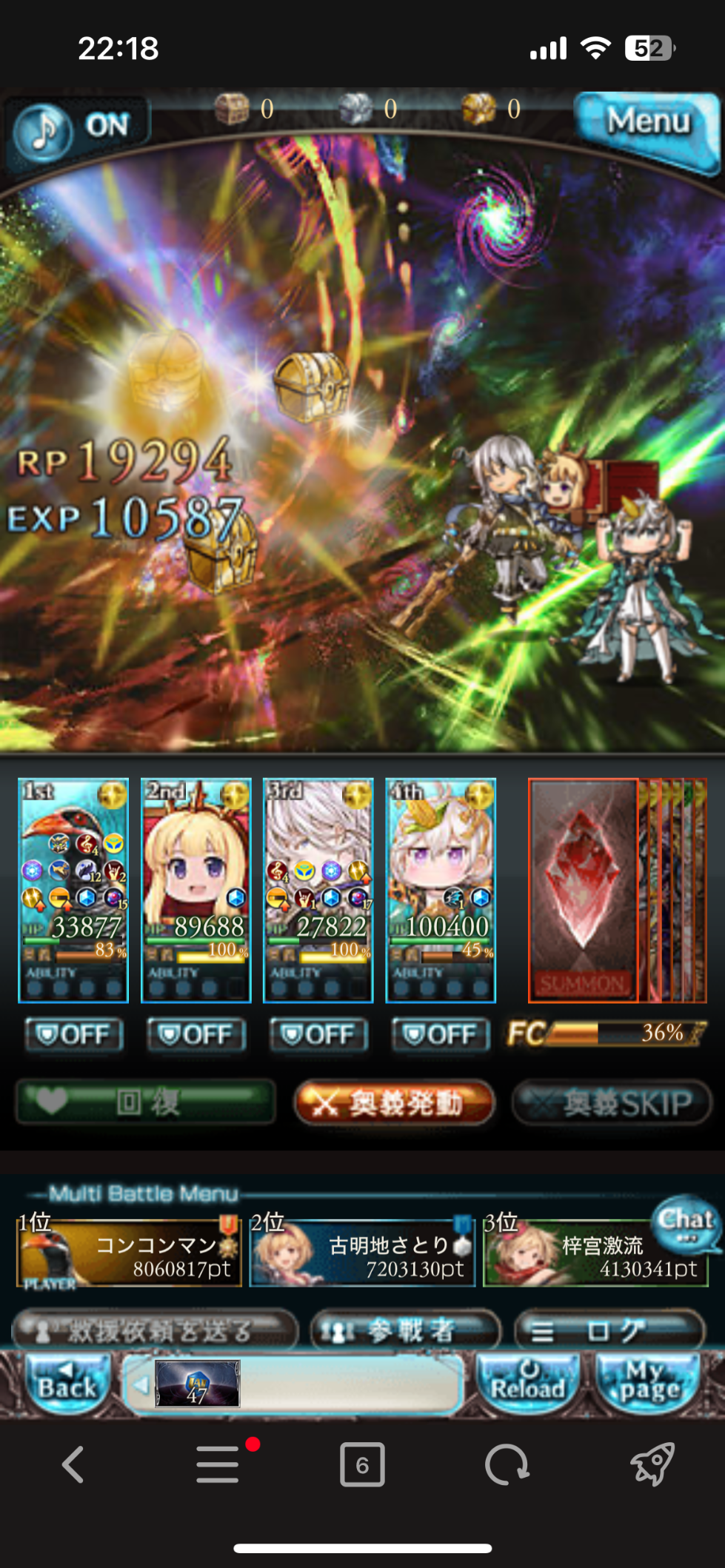725x1568 pixels.
Task: Open the red crystal SUMMON panel
Action: (583, 890)
